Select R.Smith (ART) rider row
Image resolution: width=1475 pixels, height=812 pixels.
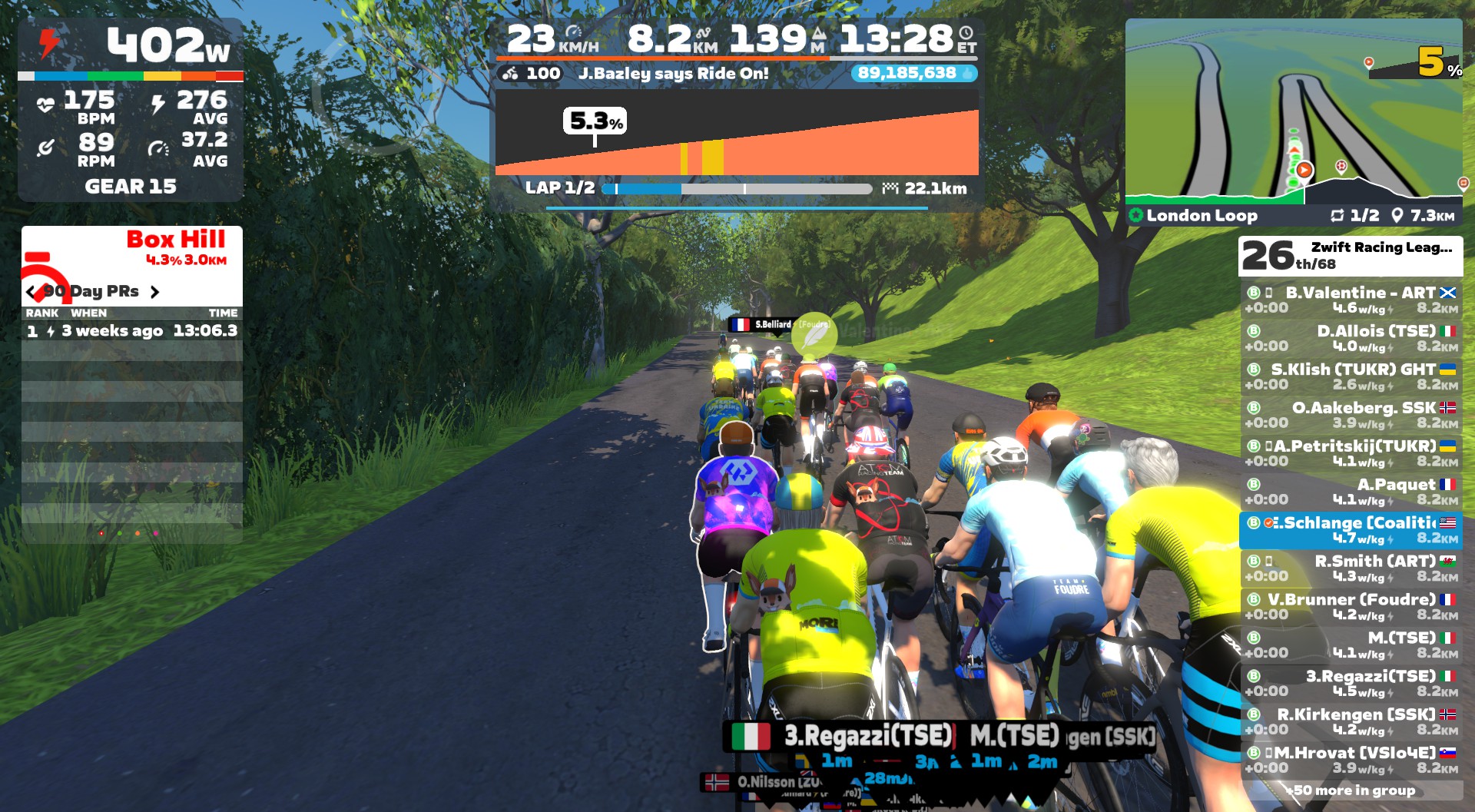[x=1351, y=568]
